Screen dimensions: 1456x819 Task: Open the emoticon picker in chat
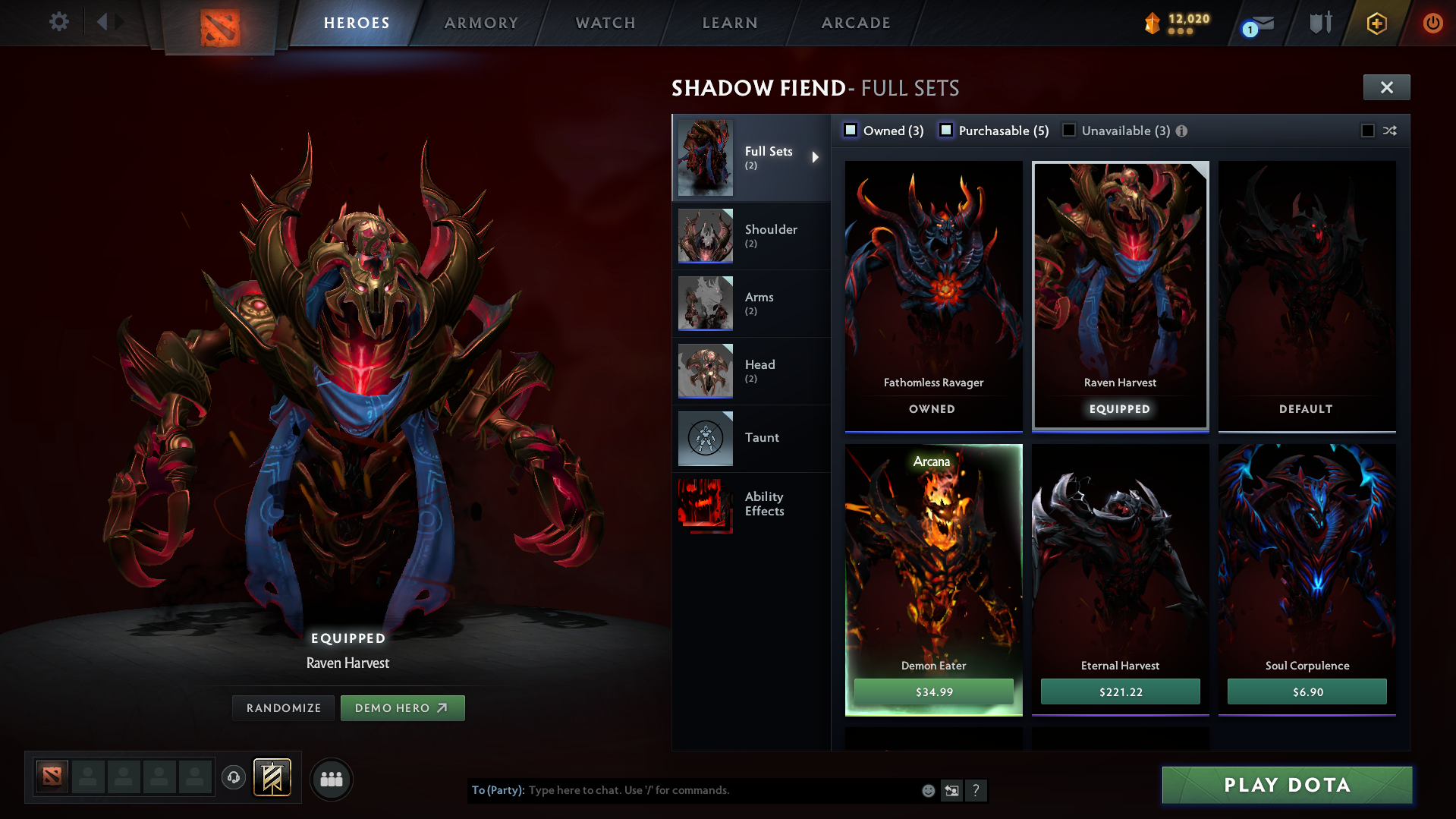pos(928,790)
